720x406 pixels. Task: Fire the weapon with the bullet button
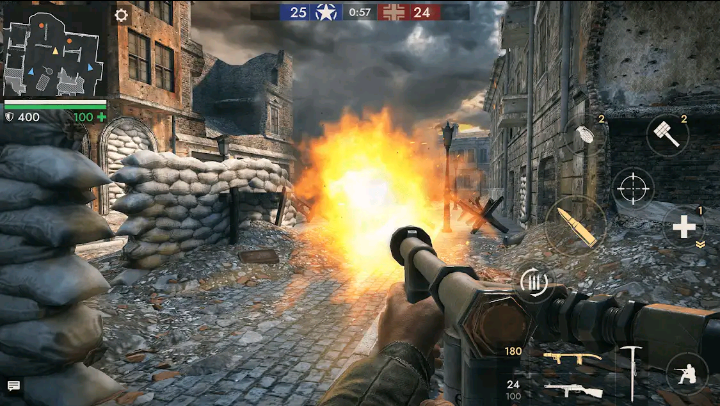[576, 224]
